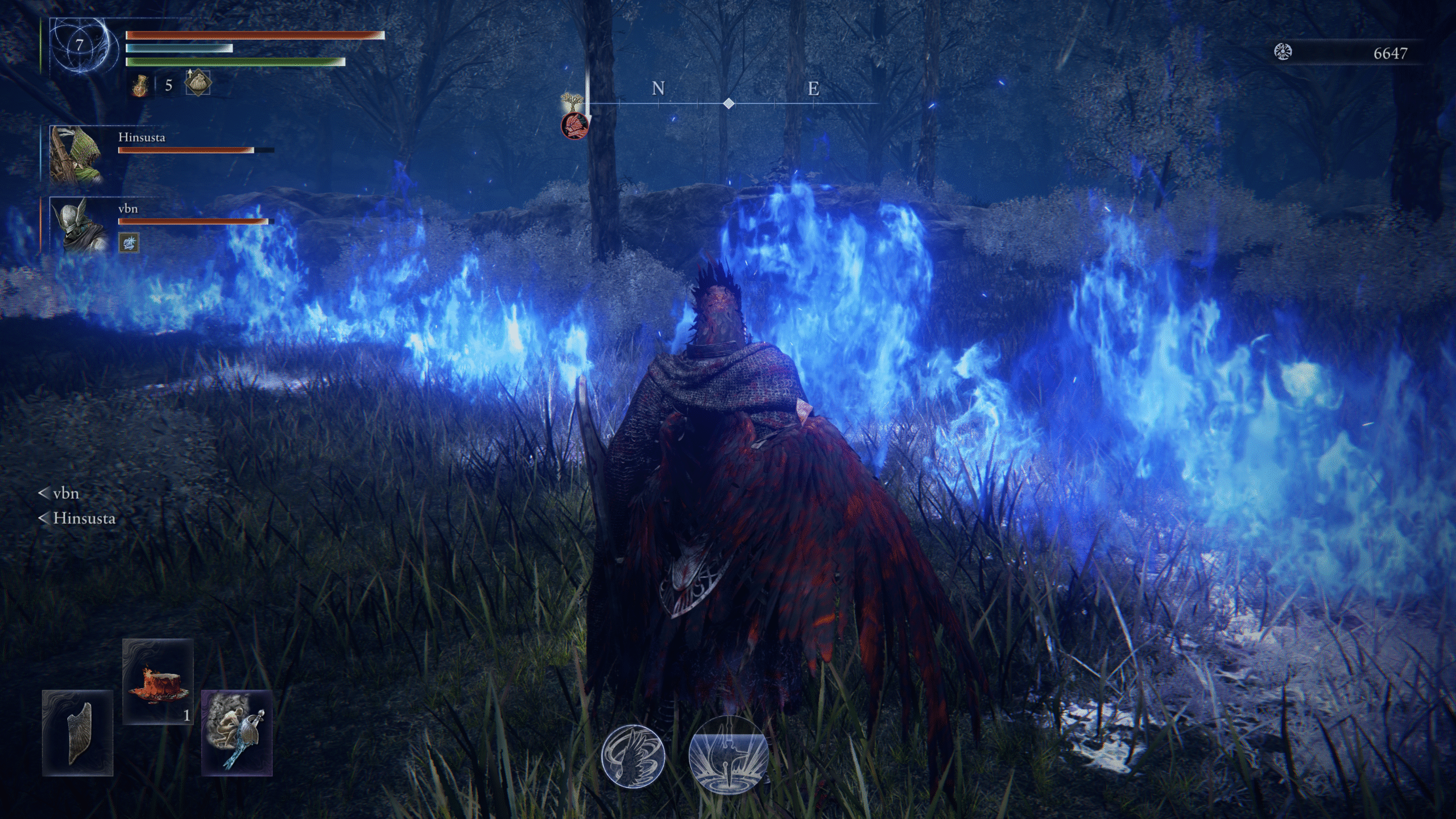Click the diamond marker on the compass bar
Image resolution: width=1456 pixels, height=819 pixels.
pyautogui.click(x=729, y=104)
